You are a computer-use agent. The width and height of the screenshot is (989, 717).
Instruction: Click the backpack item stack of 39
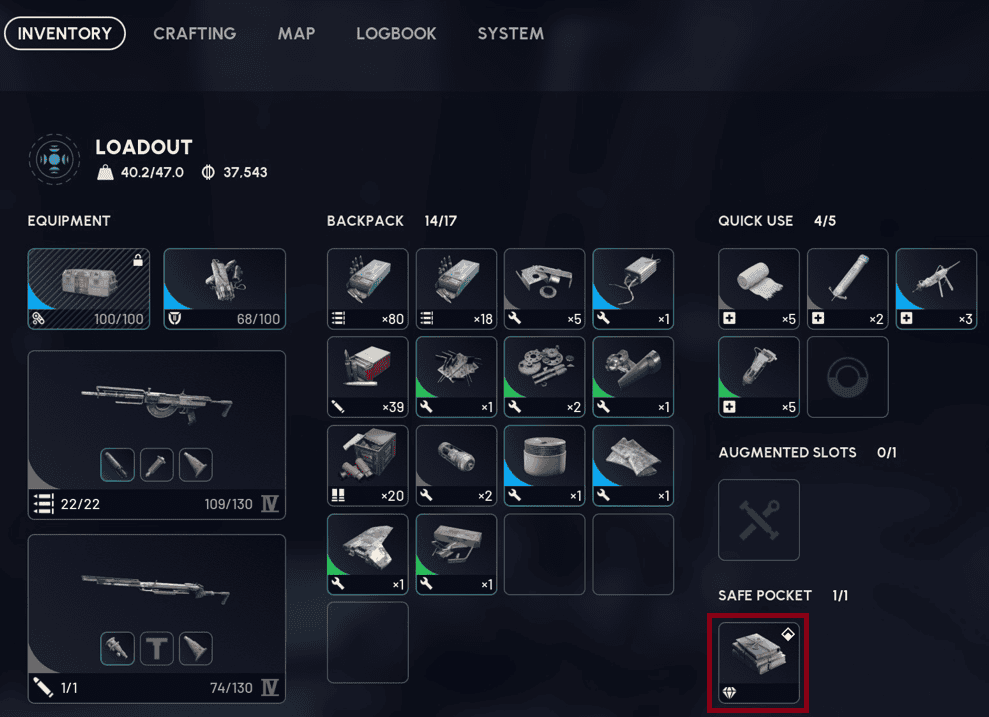367,377
